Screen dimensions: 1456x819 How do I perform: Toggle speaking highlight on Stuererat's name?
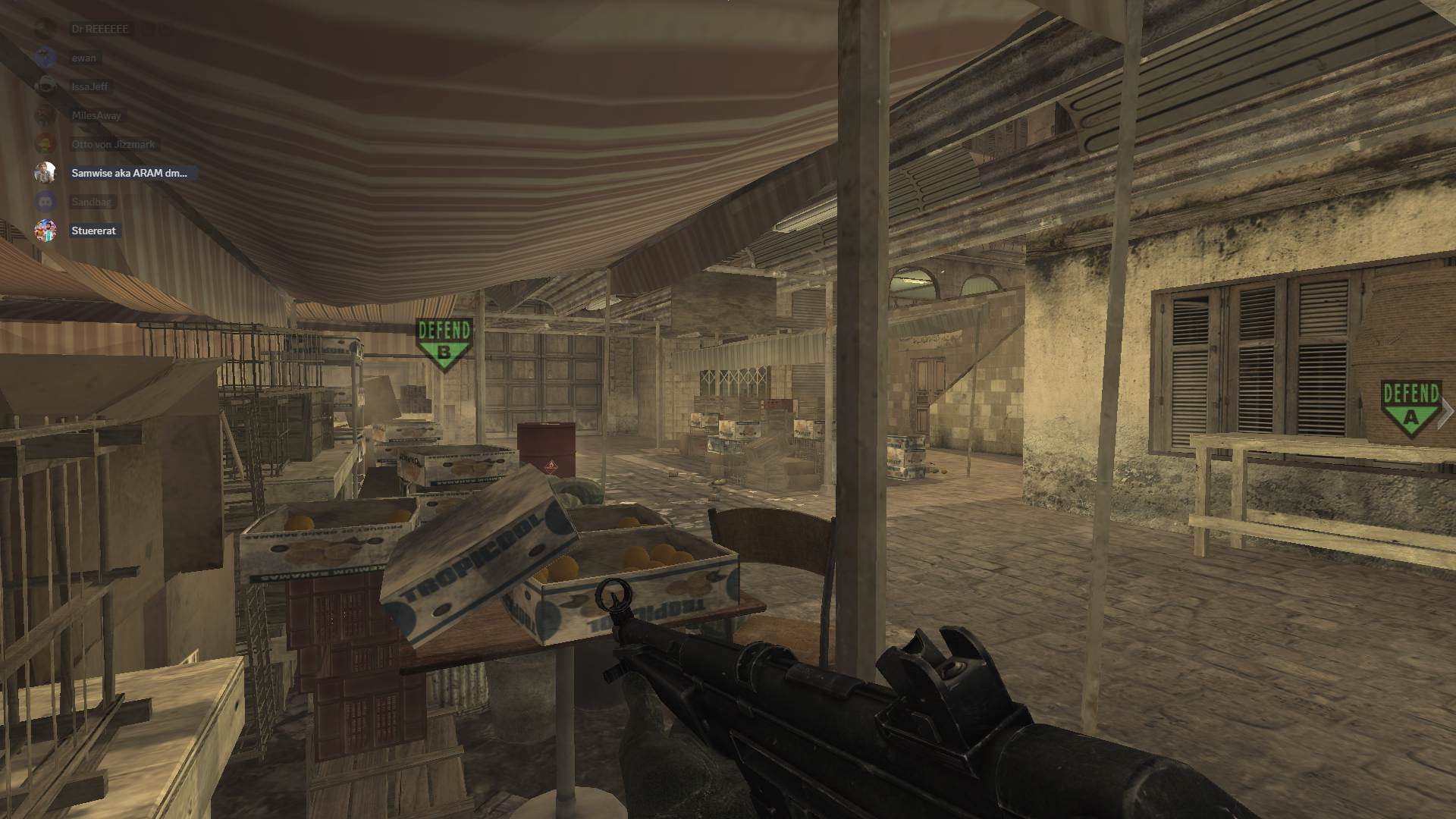[93, 231]
